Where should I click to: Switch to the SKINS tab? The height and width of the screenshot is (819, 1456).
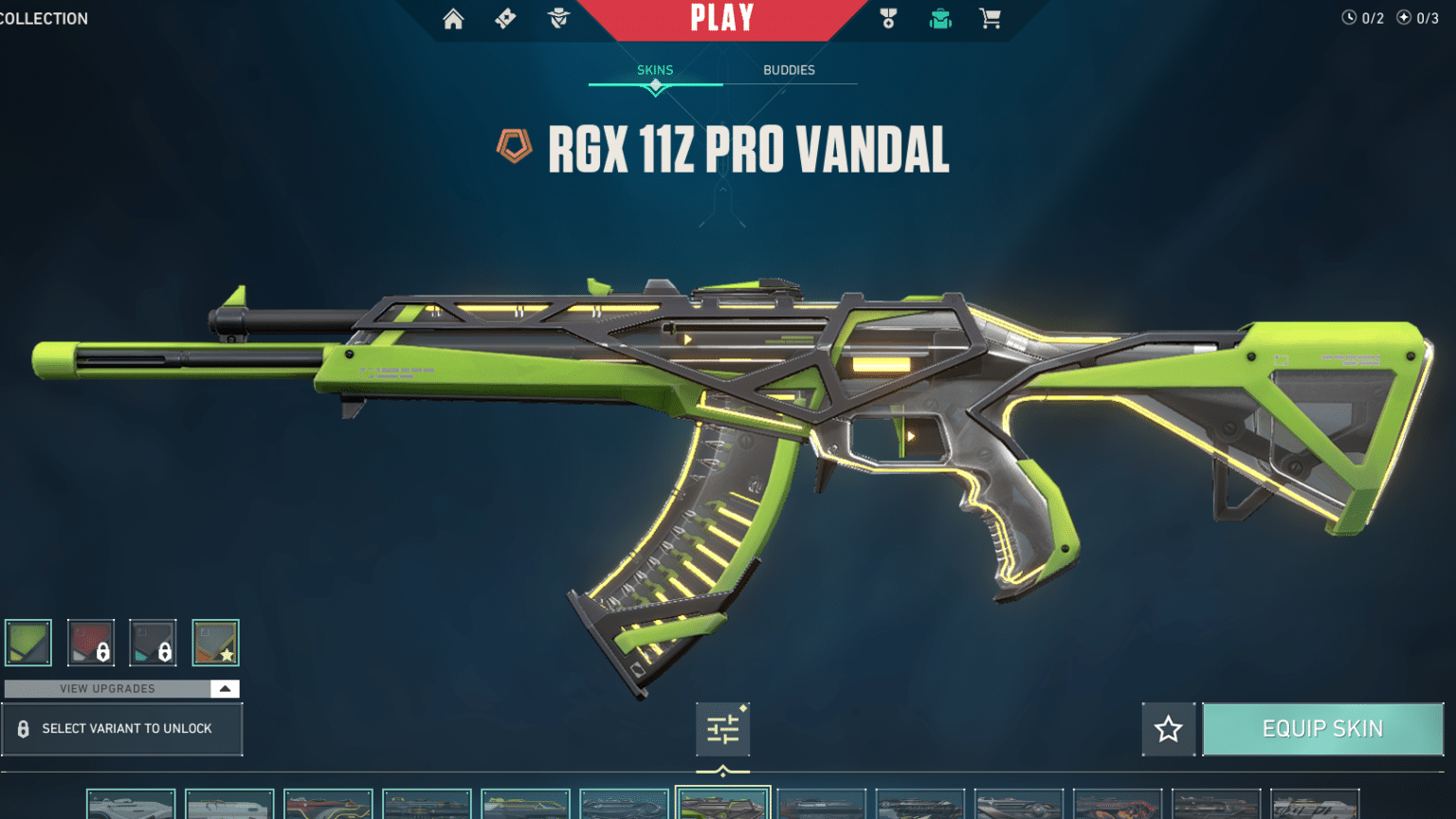point(655,69)
